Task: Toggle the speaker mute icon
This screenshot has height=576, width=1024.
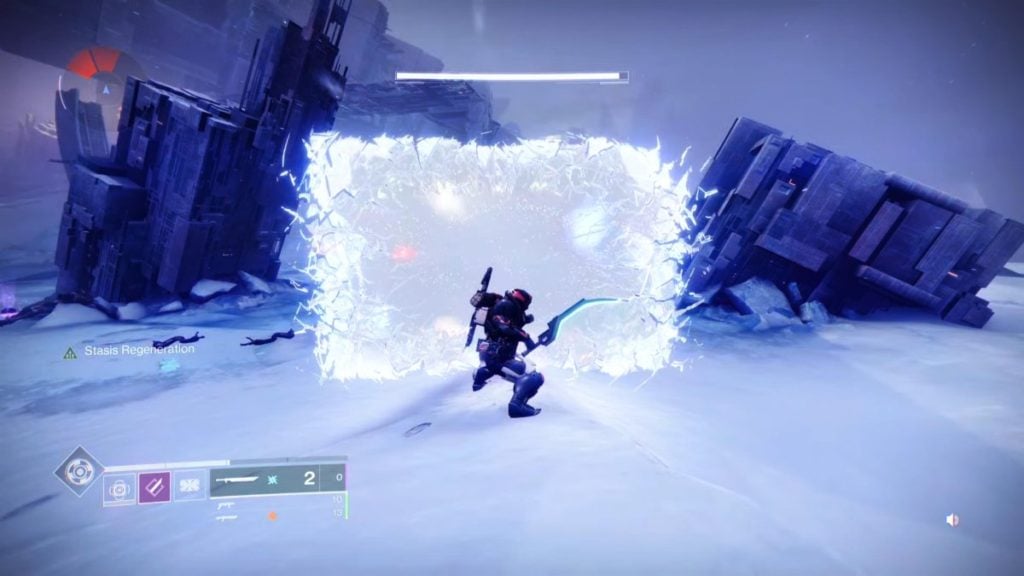Action: click(x=952, y=520)
